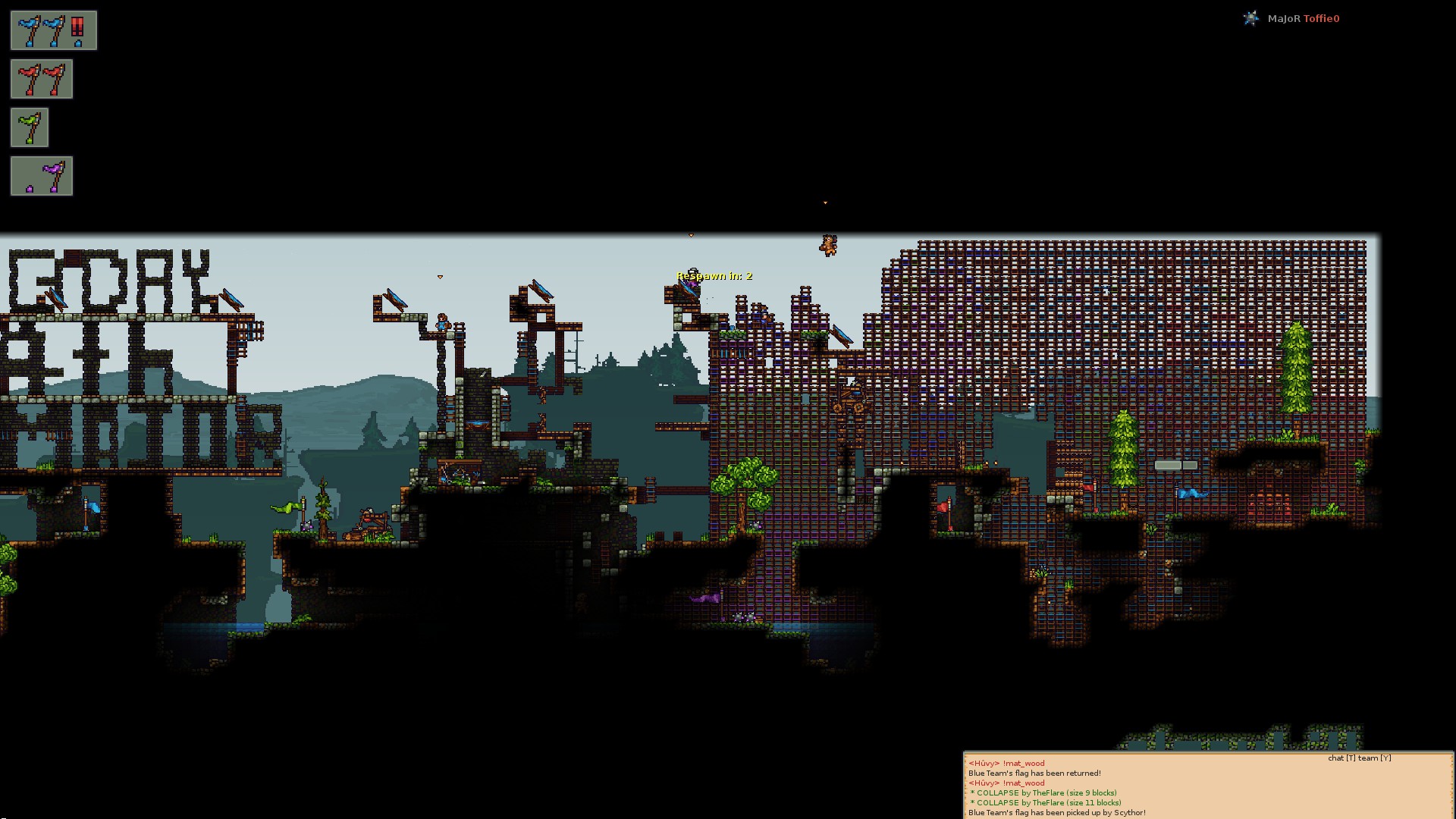Select the red team flag status panel
This screenshot has height=819, width=1456.
42,79
